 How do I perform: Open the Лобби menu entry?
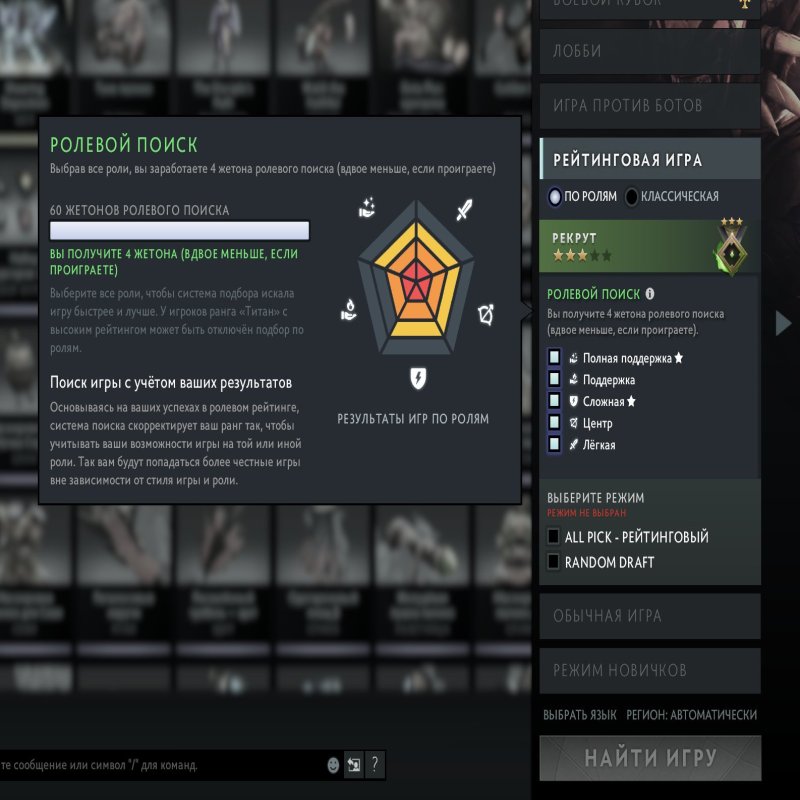pyautogui.click(x=650, y=51)
